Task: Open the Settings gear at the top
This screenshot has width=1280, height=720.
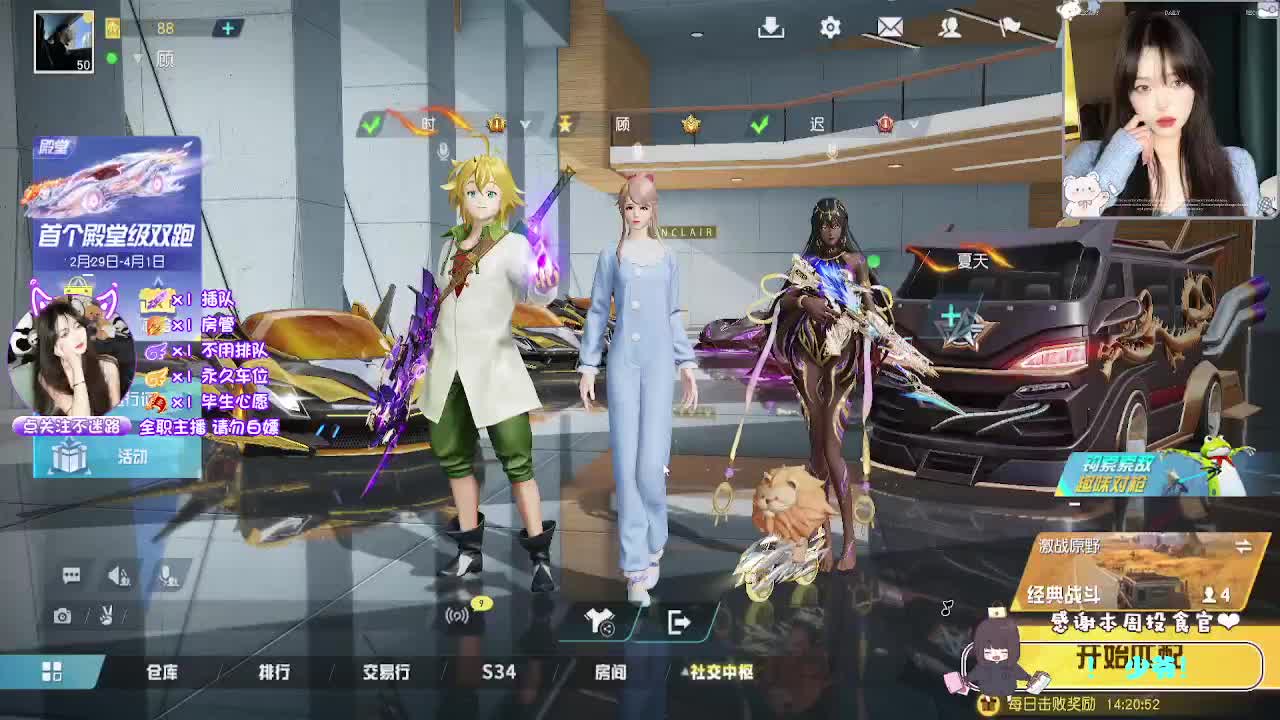Action: pyautogui.click(x=830, y=28)
